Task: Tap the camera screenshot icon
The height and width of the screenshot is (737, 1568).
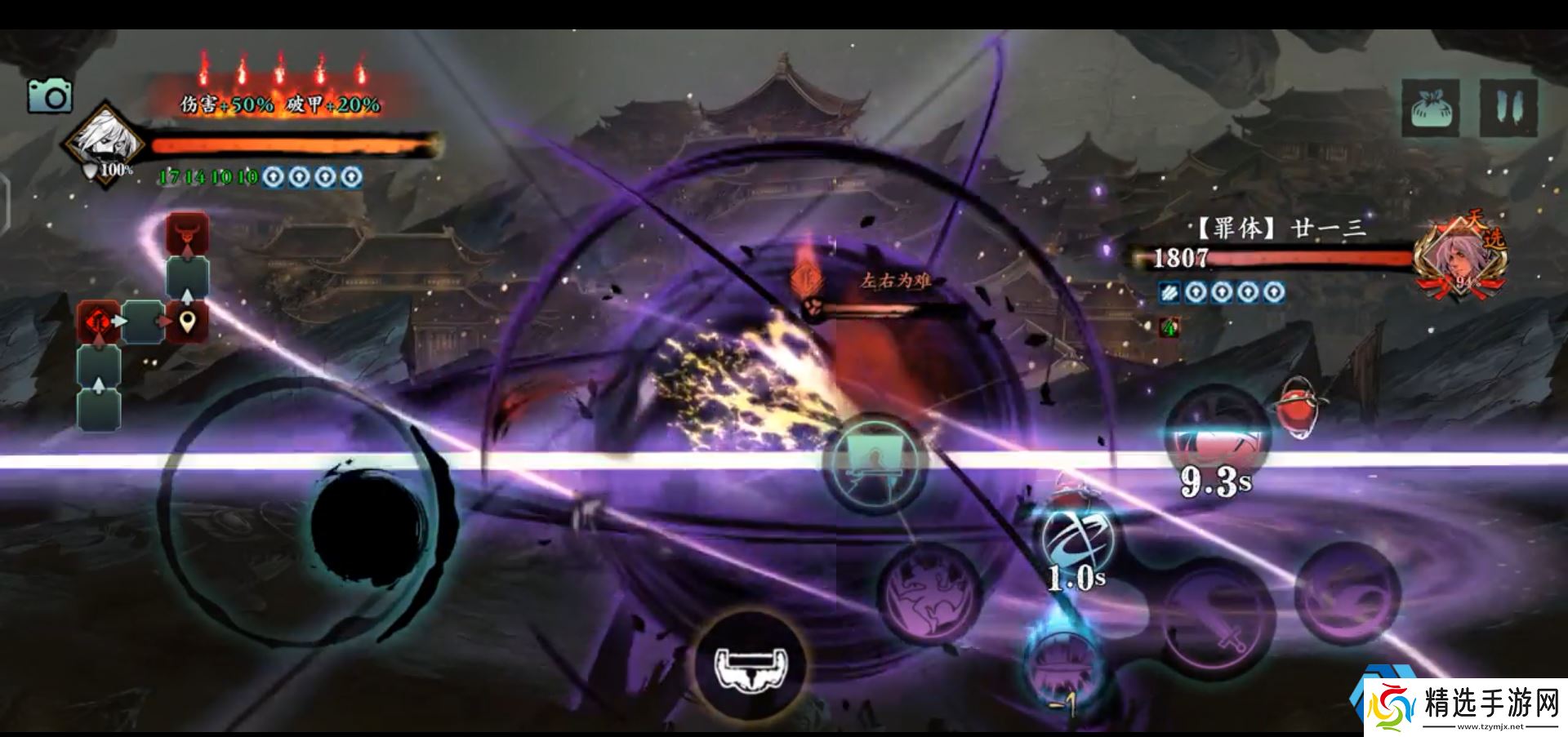Action: click(50, 96)
